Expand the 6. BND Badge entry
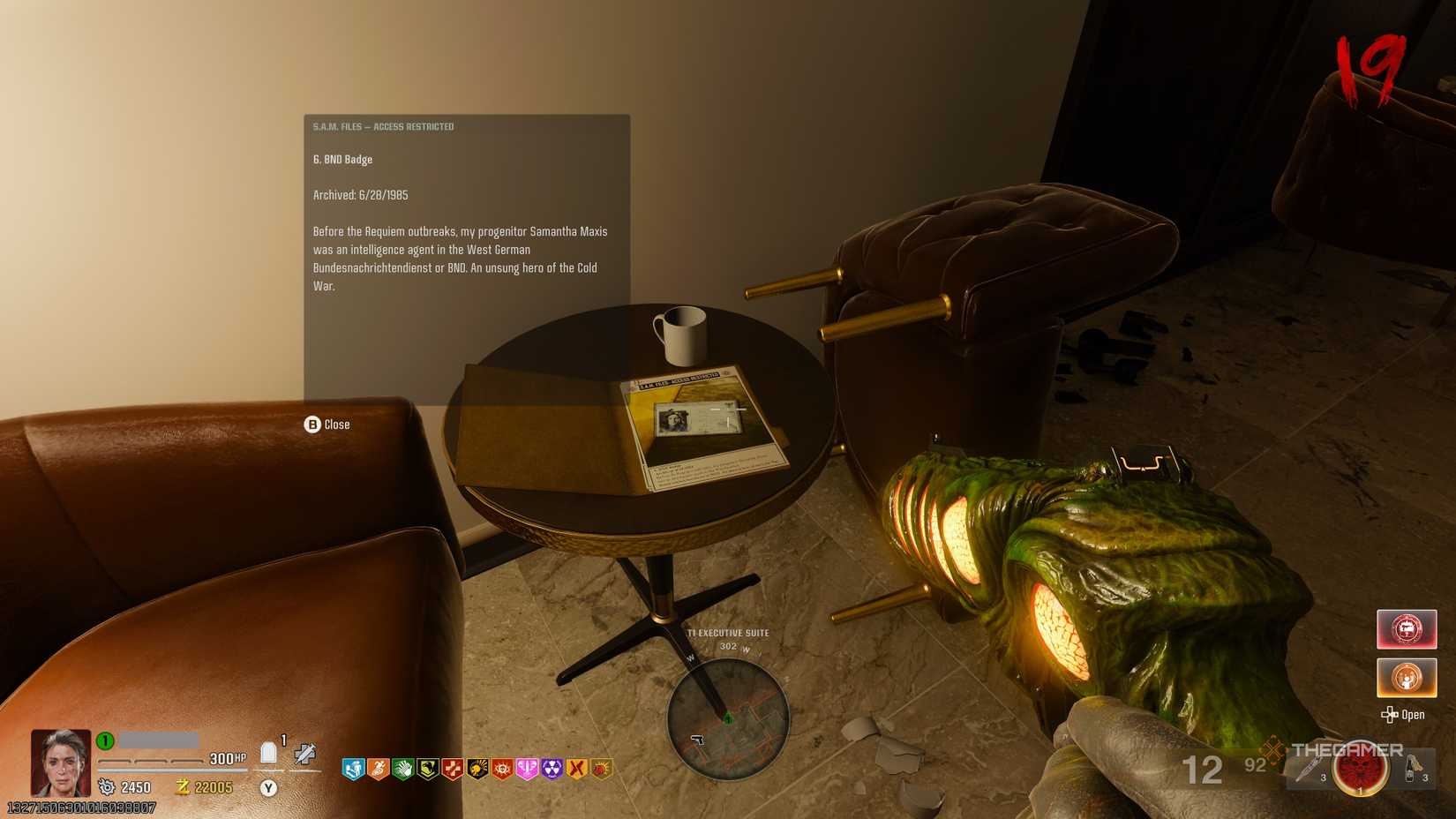The image size is (1456, 819). [341, 159]
